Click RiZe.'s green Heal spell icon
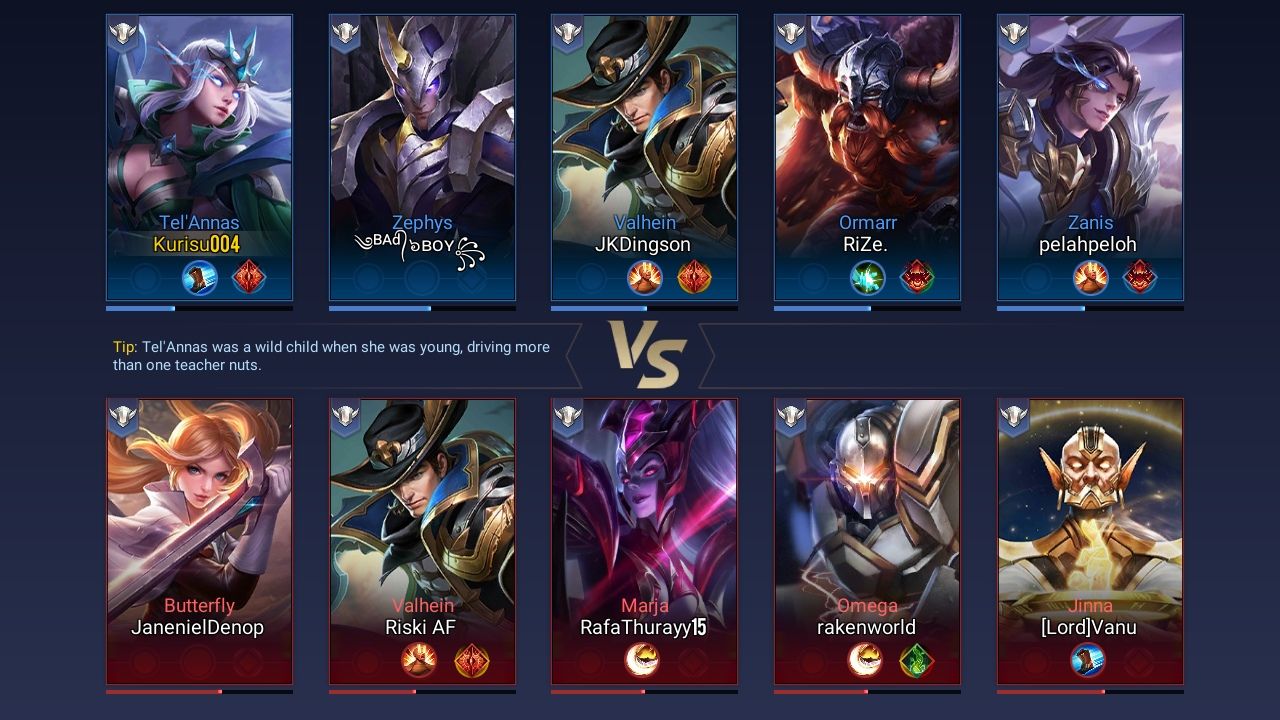 (x=867, y=277)
